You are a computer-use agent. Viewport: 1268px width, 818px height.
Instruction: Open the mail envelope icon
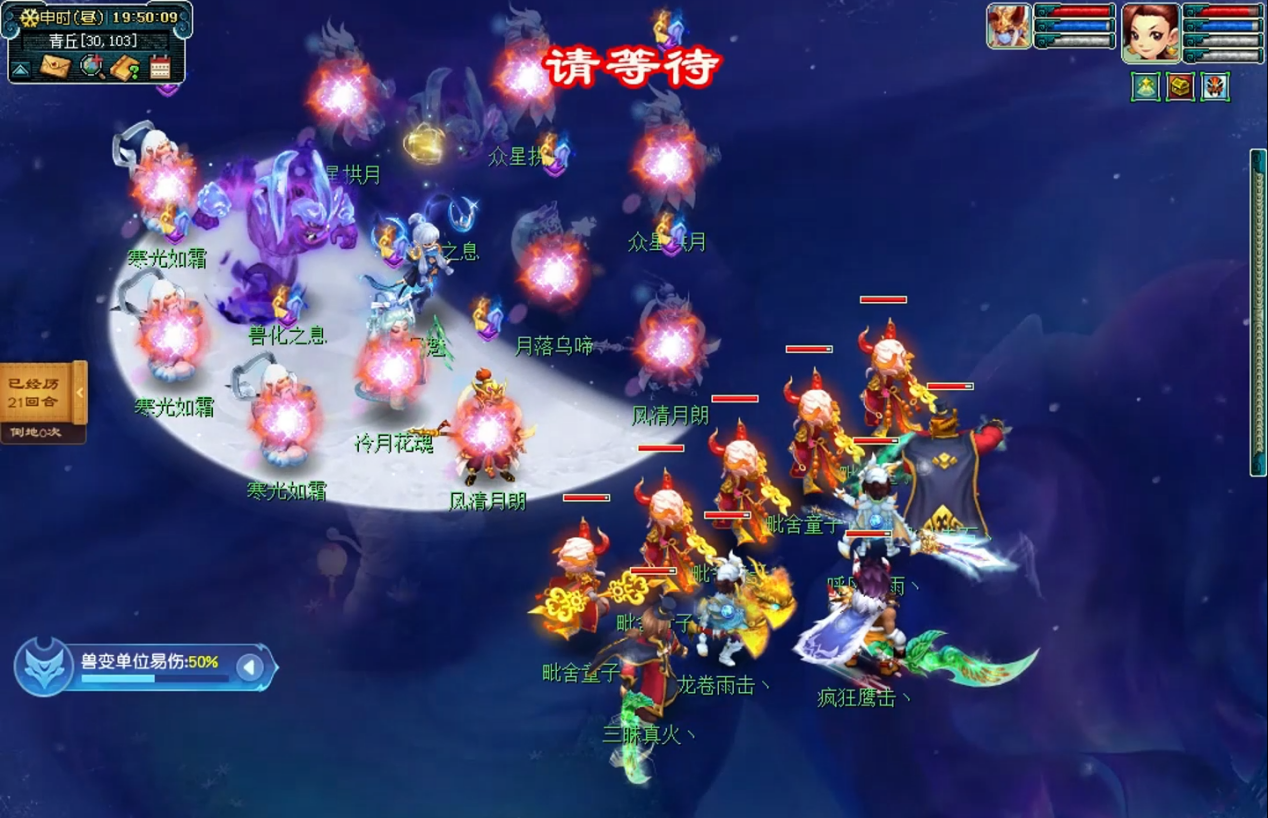click(54, 67)
